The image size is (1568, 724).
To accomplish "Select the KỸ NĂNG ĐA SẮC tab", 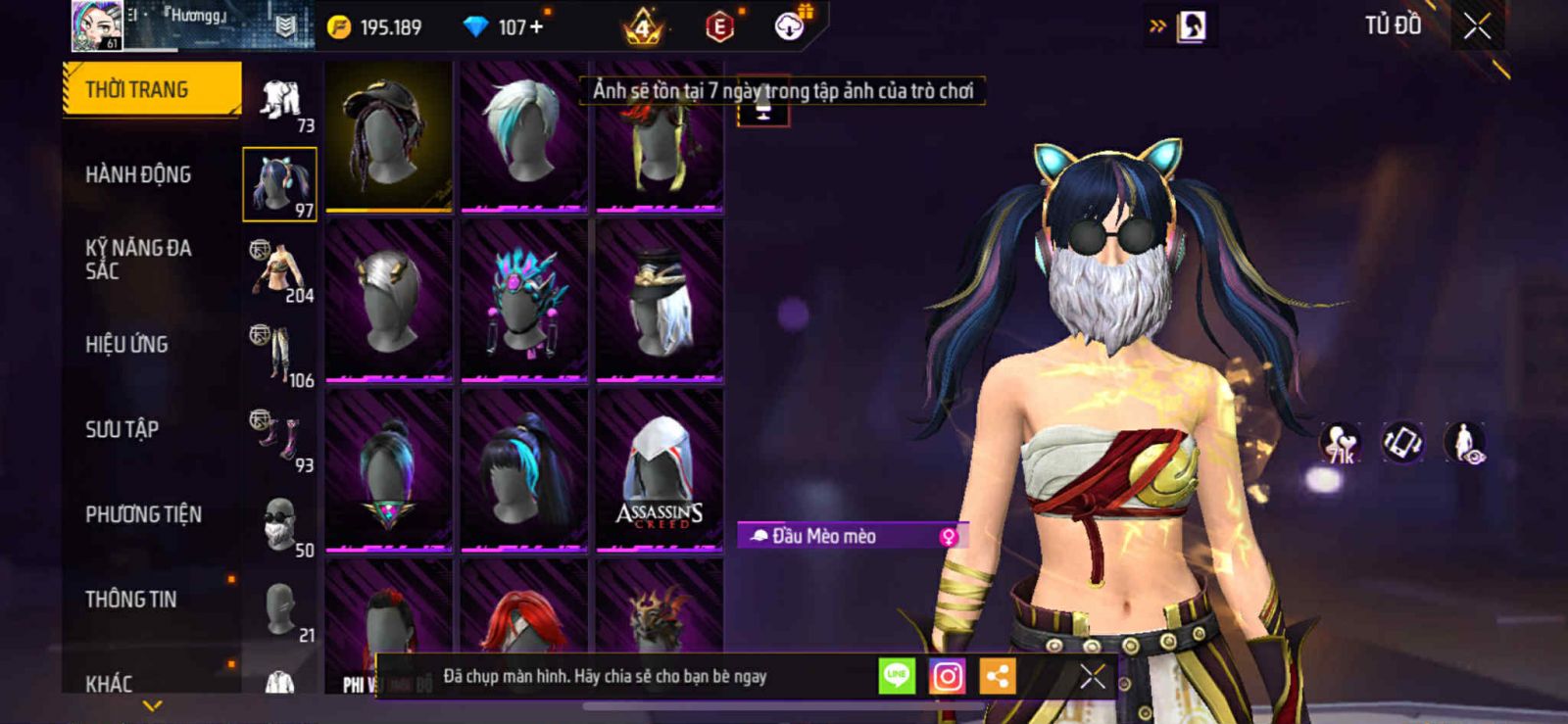I will (x=138, y=260).
